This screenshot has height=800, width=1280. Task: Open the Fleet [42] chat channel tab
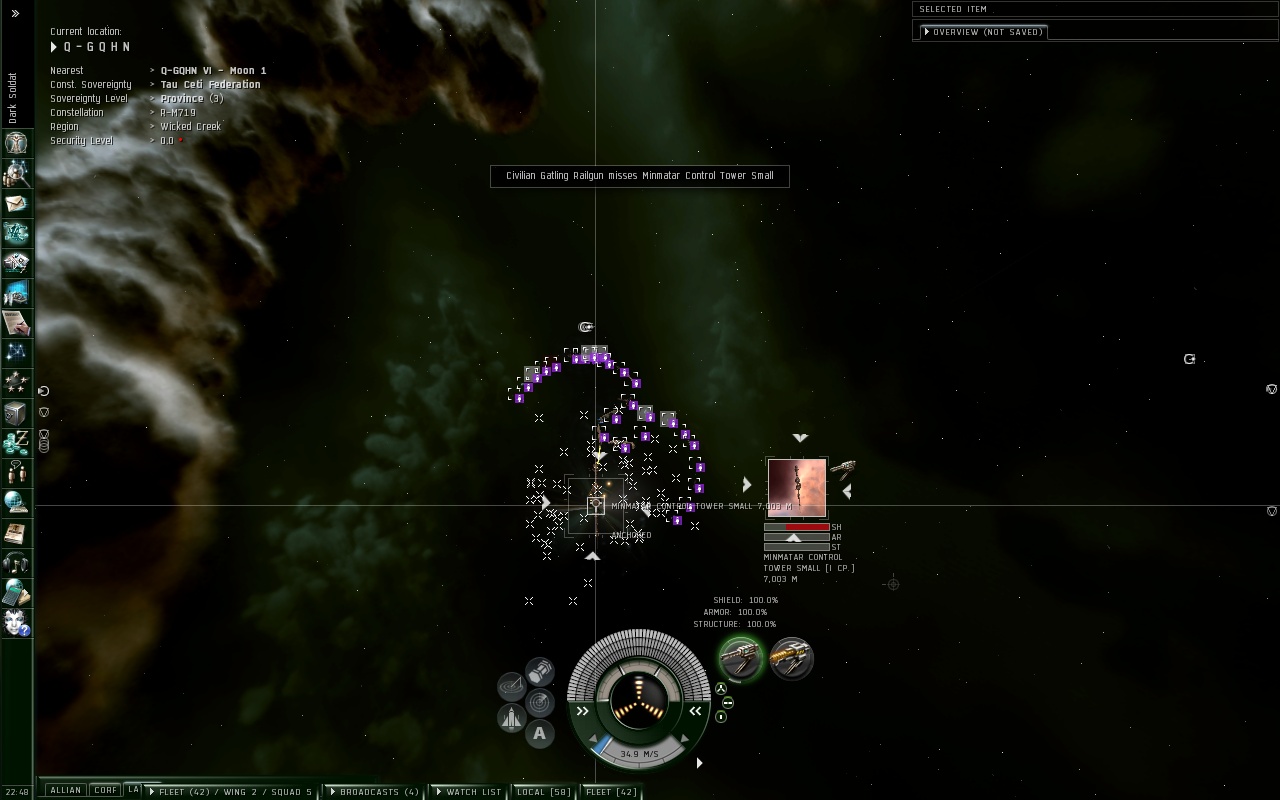click(611, 792)
